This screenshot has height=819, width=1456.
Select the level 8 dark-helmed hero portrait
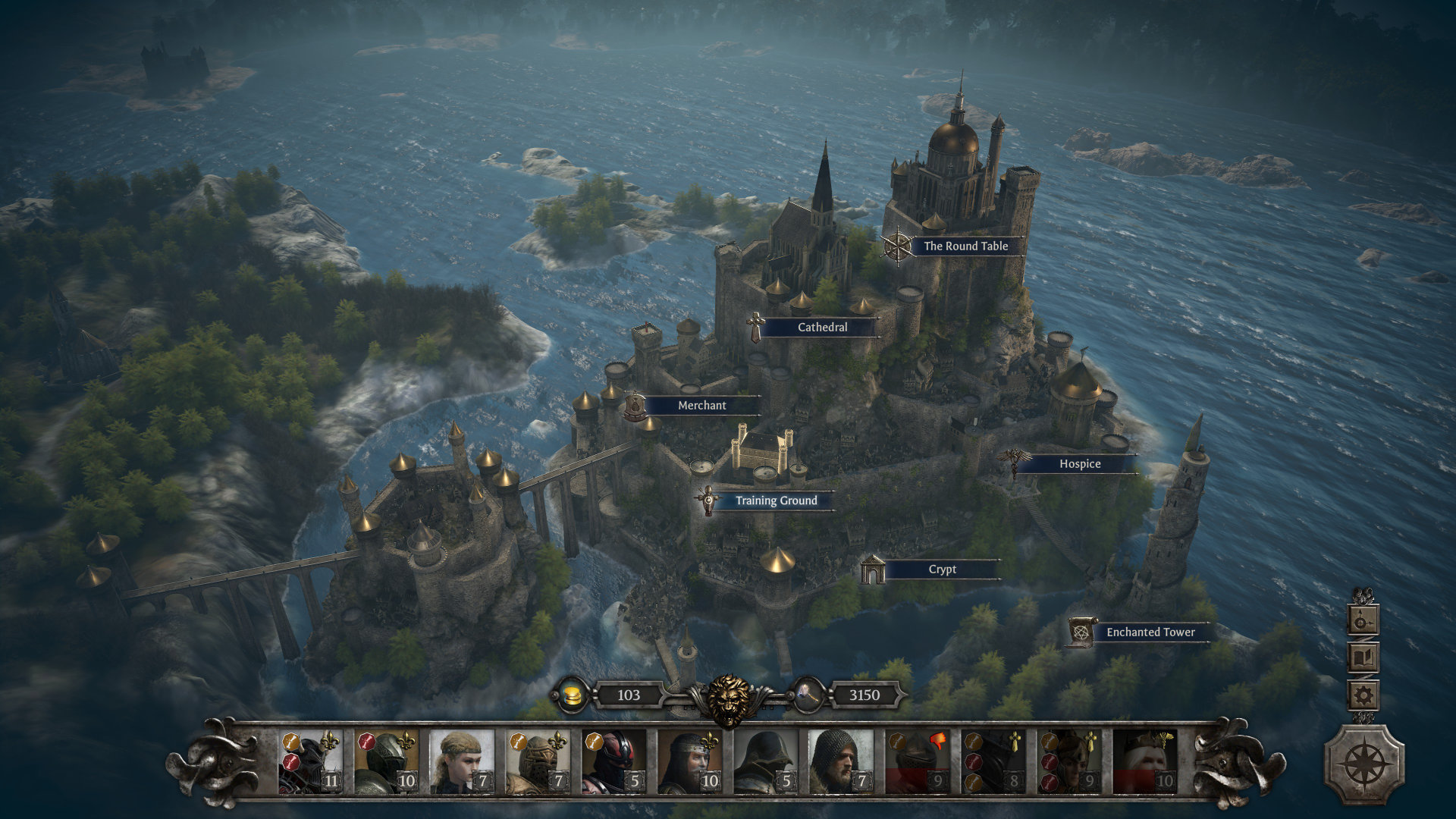[x=993, y=761]
